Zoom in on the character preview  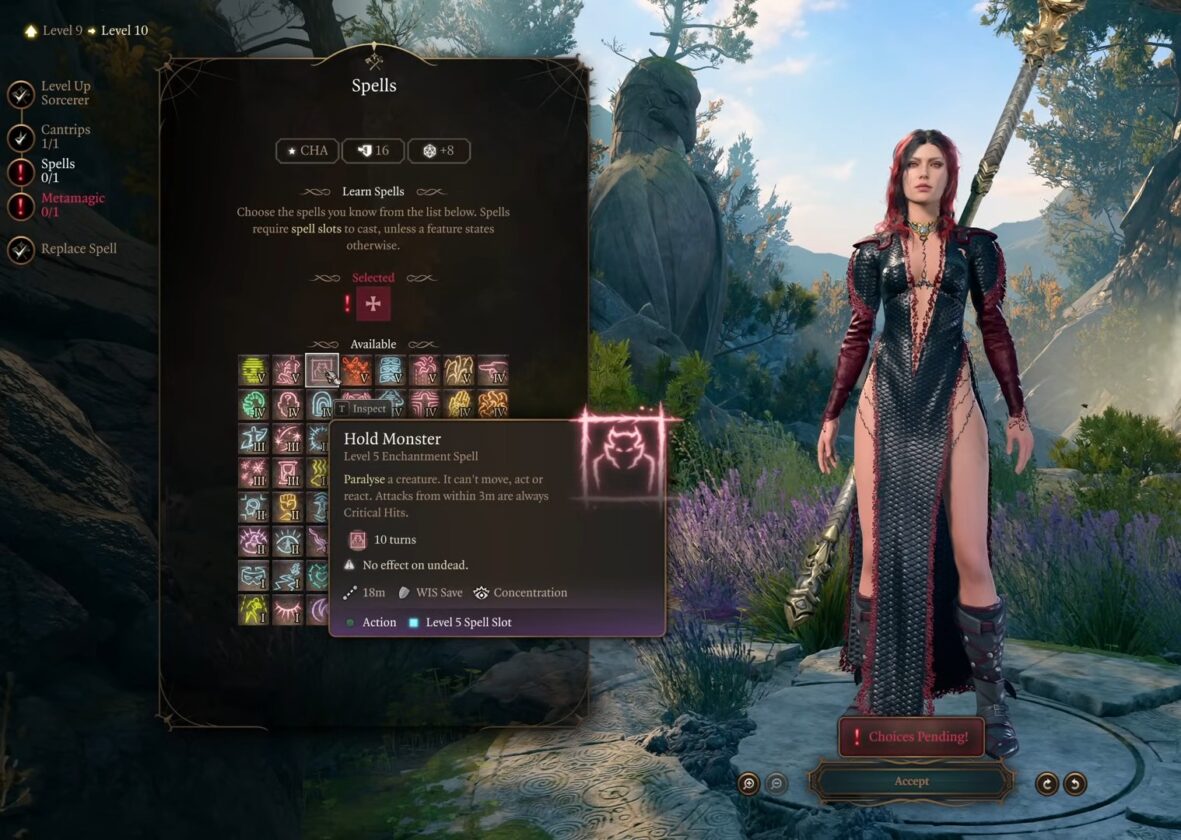(748, 783)
